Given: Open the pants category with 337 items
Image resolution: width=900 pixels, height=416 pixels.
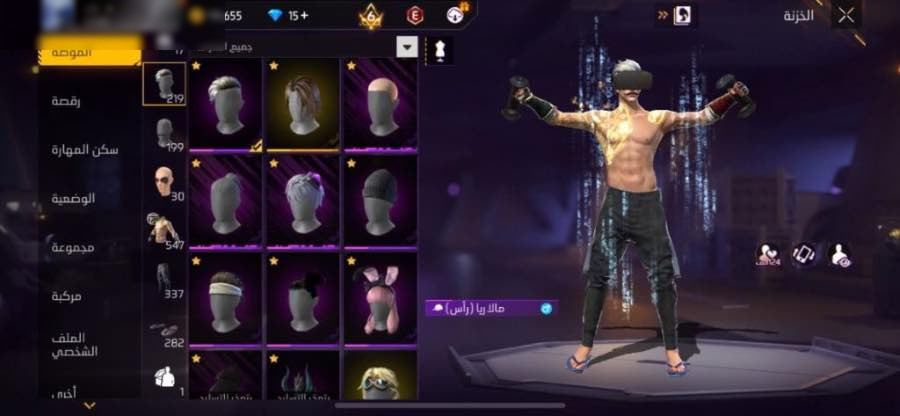Looking at the screenshot, I should 164,280.
